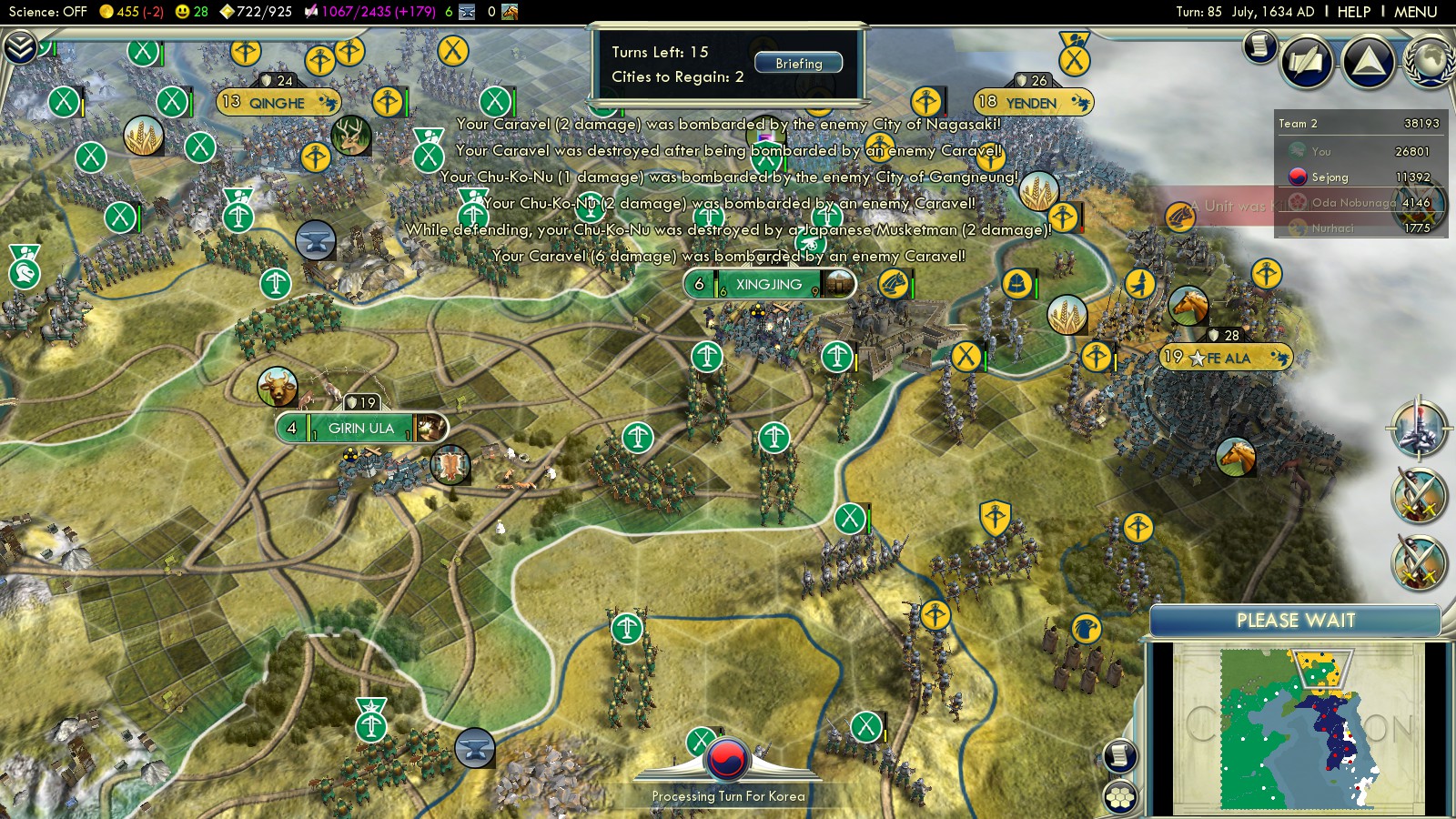
Task: Click Sejong in the score list
Action: coord(1330,177)
